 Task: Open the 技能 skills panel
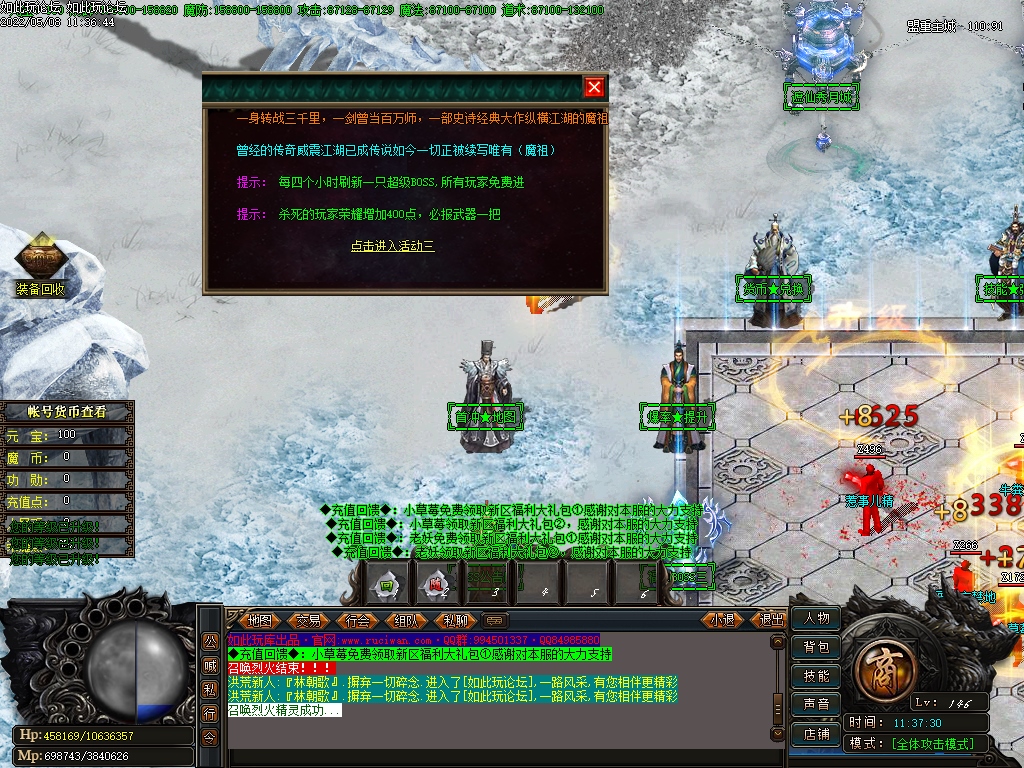pyautogui.click(x=816, y=676)
